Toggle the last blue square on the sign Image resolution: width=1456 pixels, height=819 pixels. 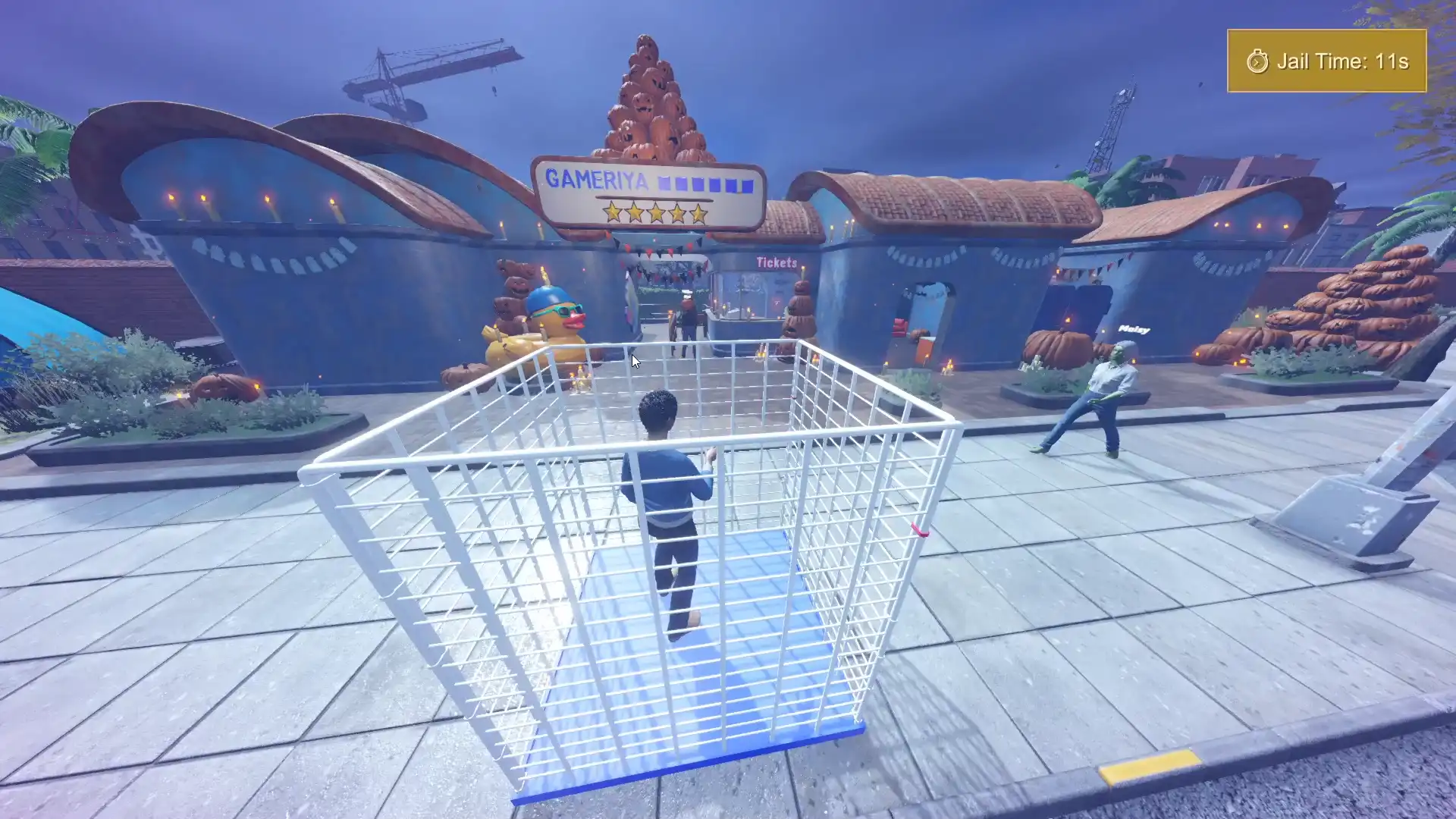748,185
